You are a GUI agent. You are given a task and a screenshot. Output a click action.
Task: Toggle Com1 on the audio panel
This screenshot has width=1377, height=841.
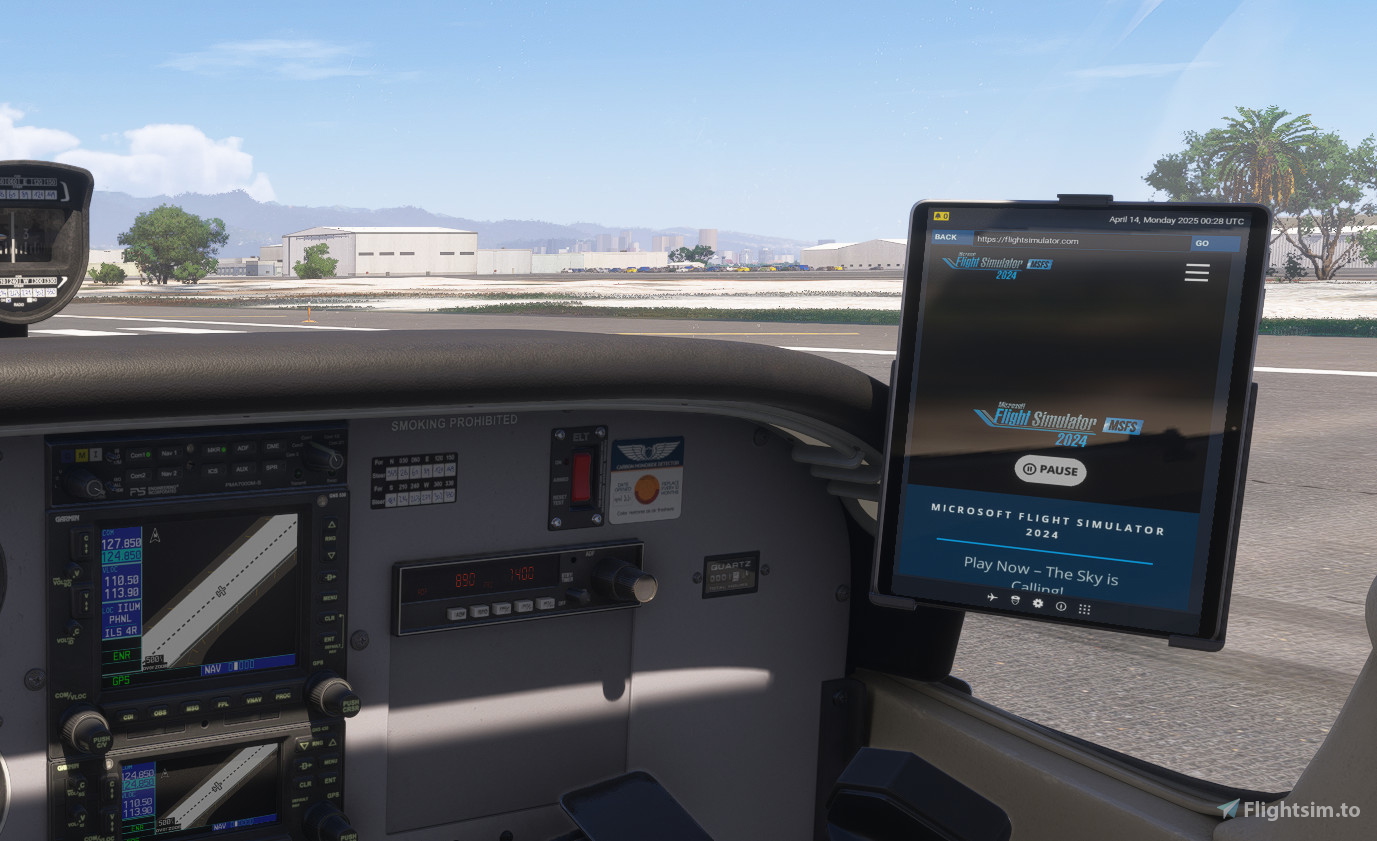(x=137, y=454)
